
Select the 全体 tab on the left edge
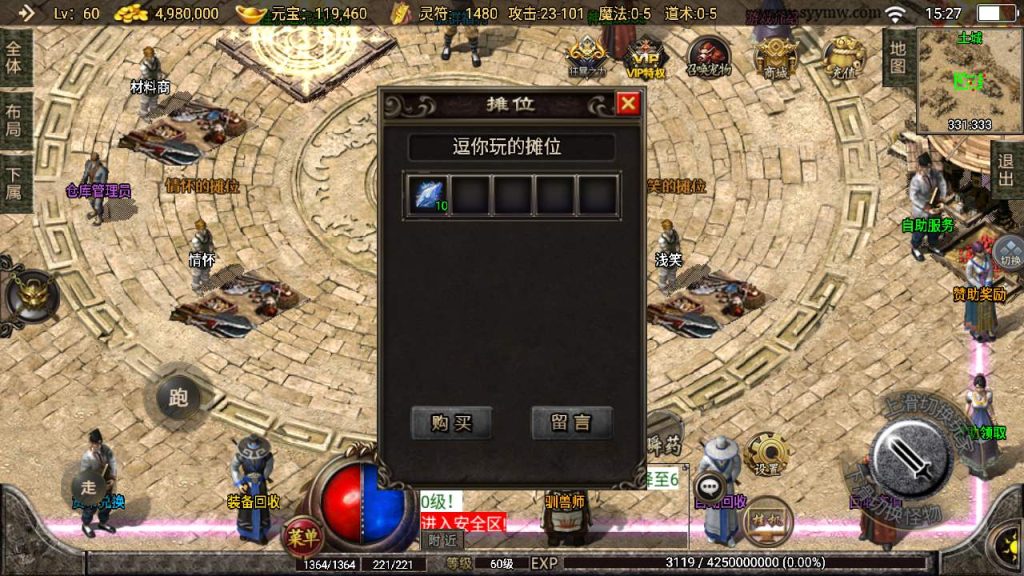coord(14,58)
